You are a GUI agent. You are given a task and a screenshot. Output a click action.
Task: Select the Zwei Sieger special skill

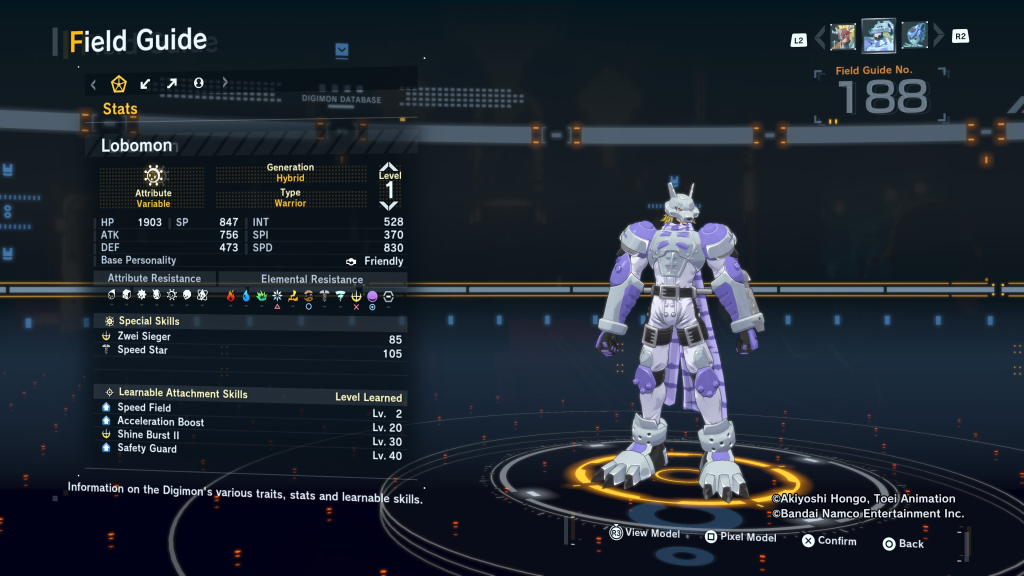point(144,337)
